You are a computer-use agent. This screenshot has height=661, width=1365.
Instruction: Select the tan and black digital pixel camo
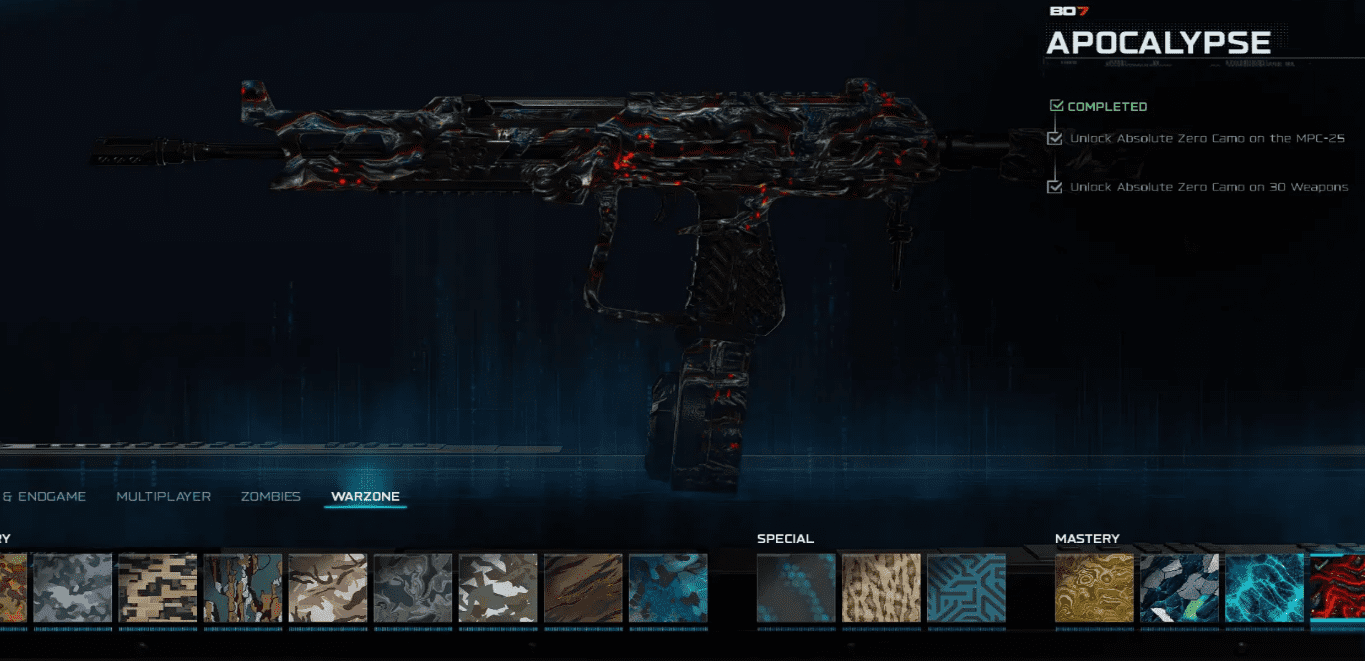(x=157, y=588)
